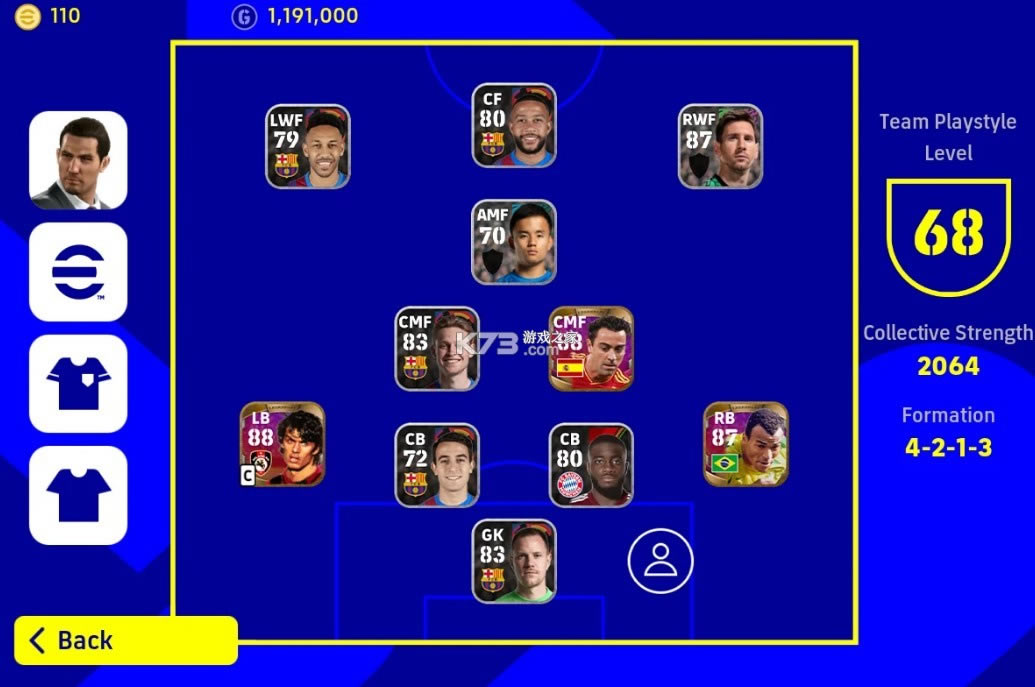Select the GK 83 goalkeeper card

514,561
